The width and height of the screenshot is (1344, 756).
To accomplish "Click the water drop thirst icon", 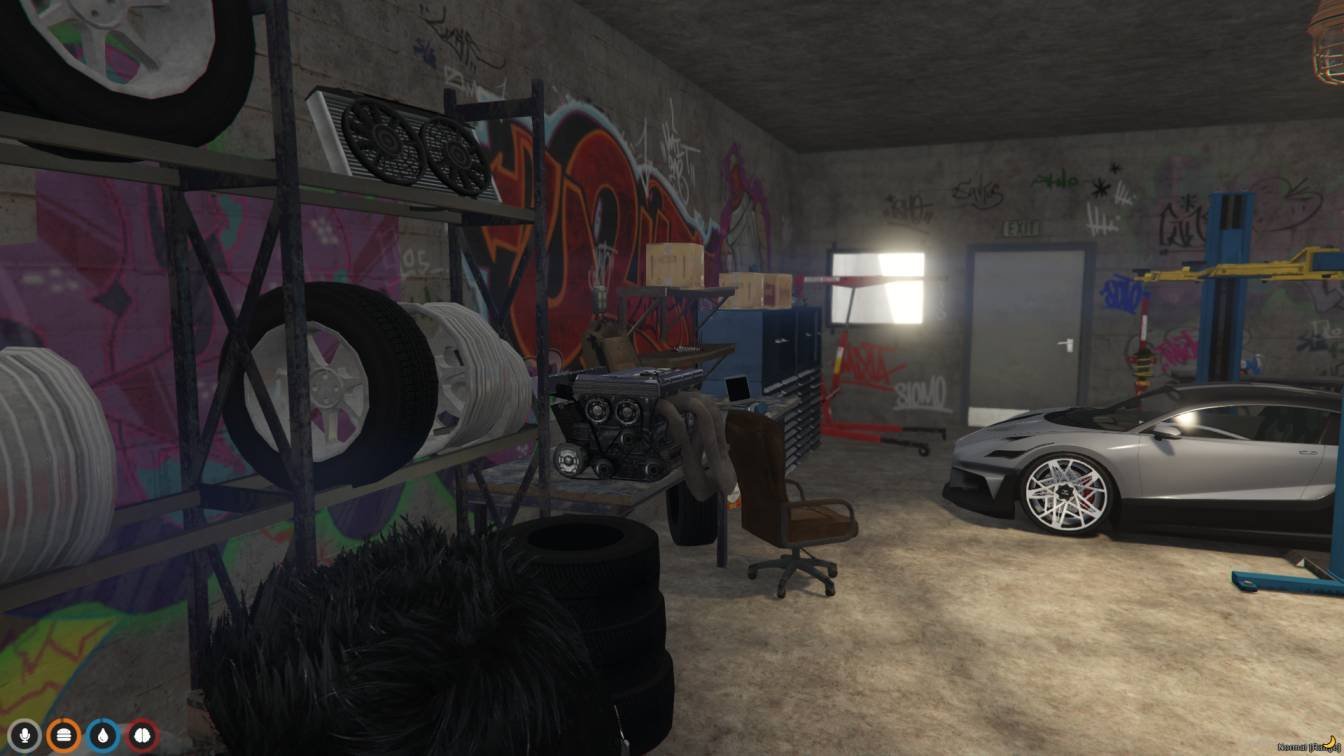I will coord(103,736).
